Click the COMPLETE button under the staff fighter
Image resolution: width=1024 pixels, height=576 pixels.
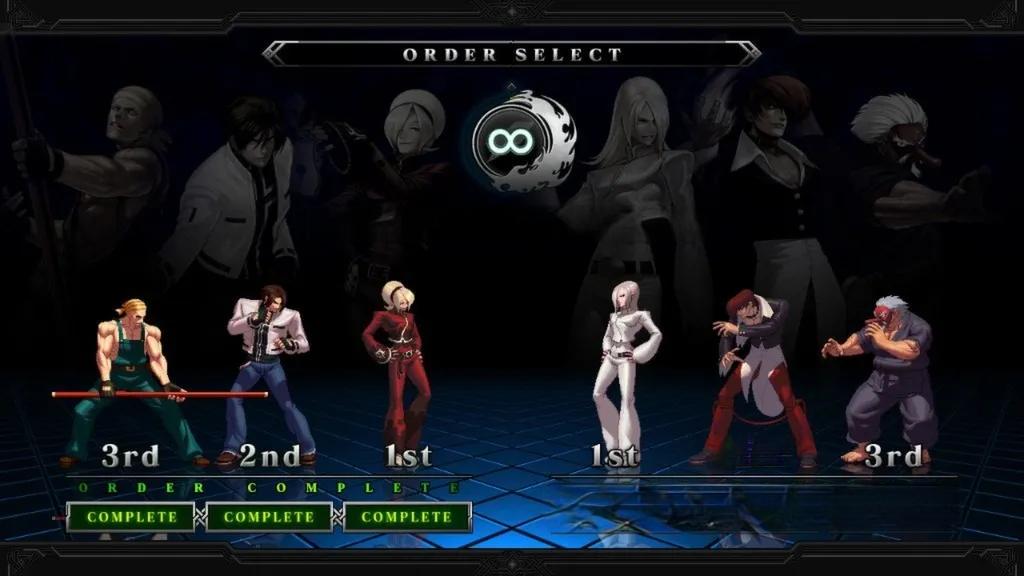pyautogui.click(x=131, y=517)
